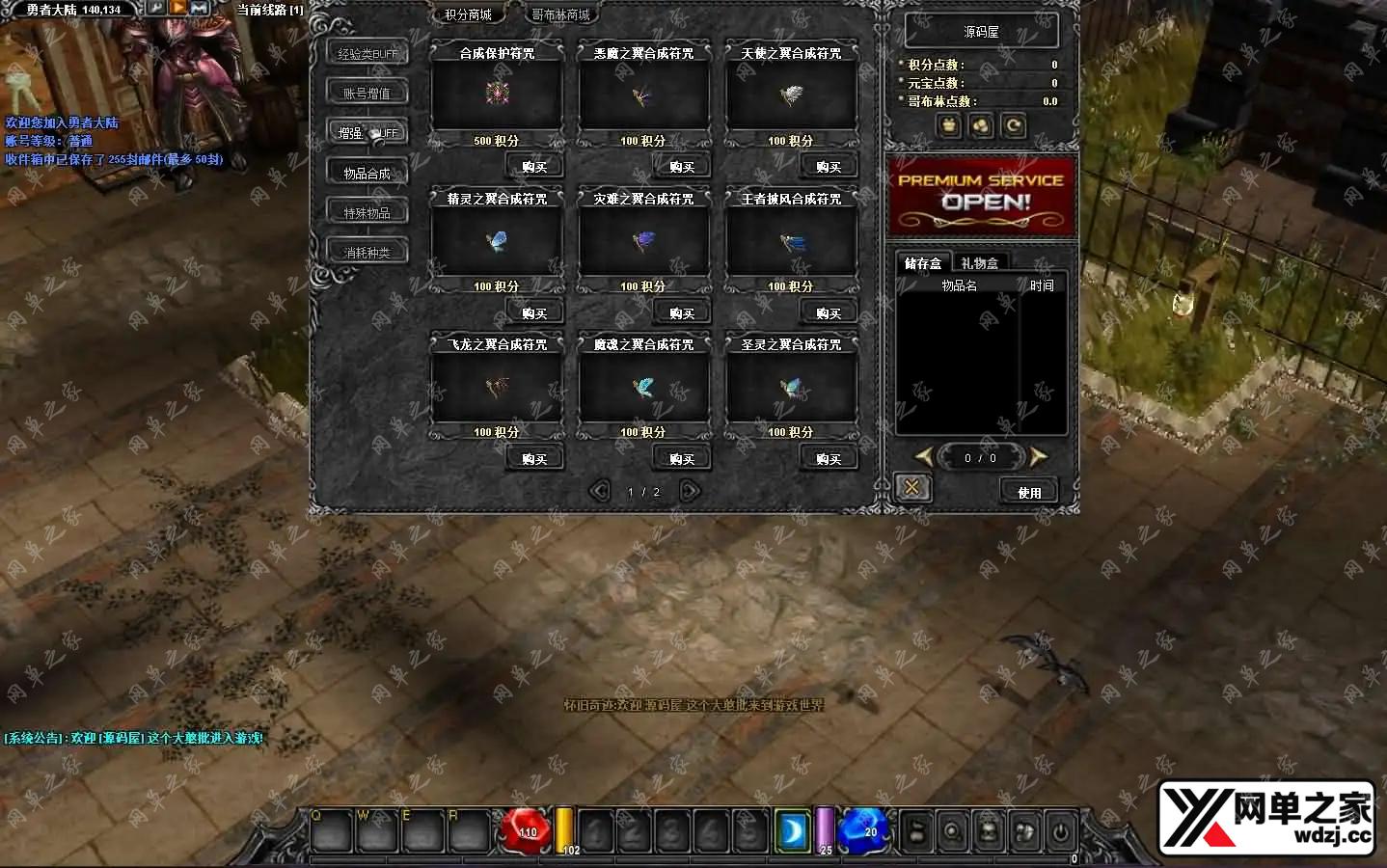1387x868 pixels.
Task: Select the 经验类BUFF category
Action: [367, 54]
